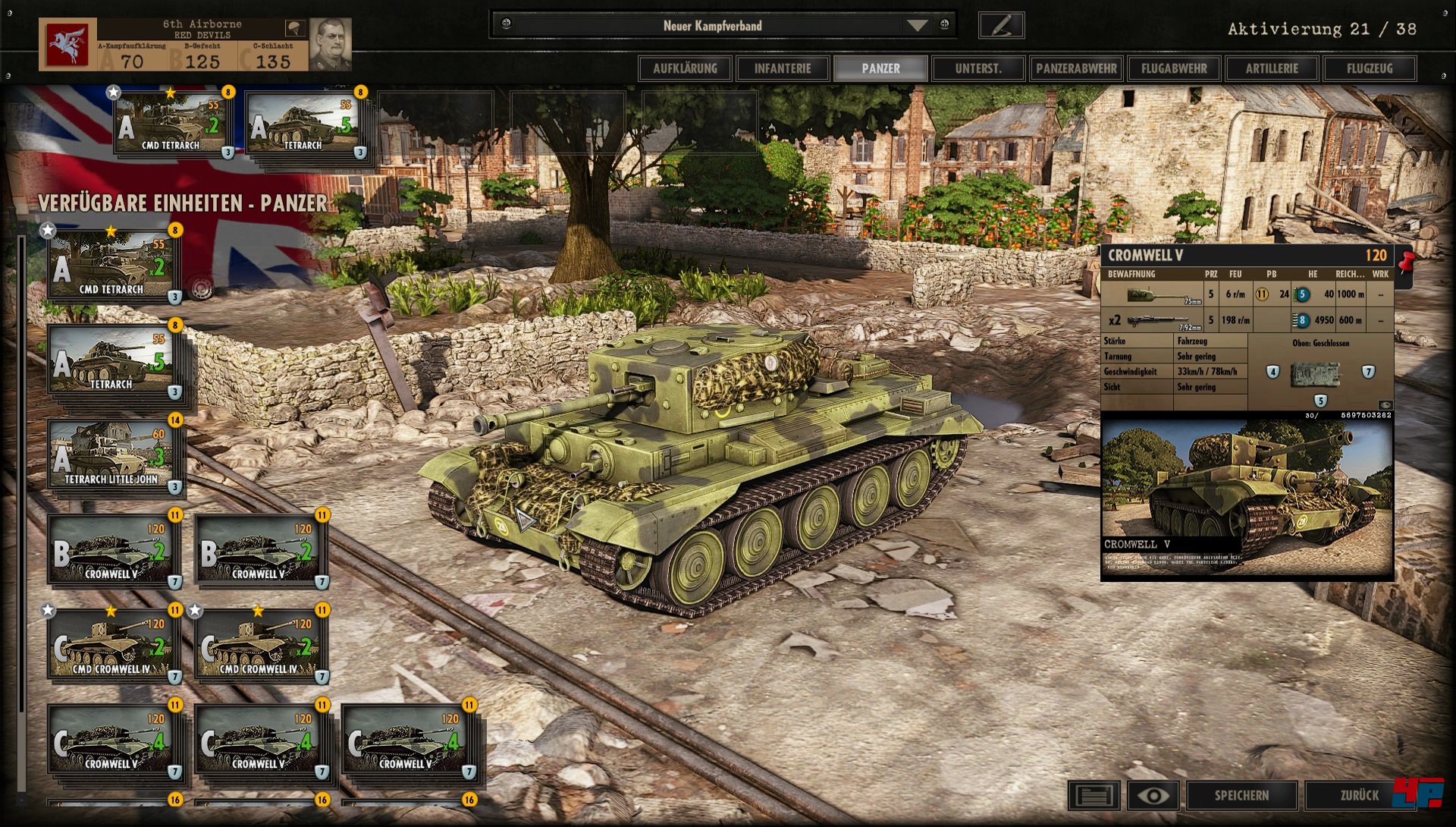Select the general's portrait

331,43
